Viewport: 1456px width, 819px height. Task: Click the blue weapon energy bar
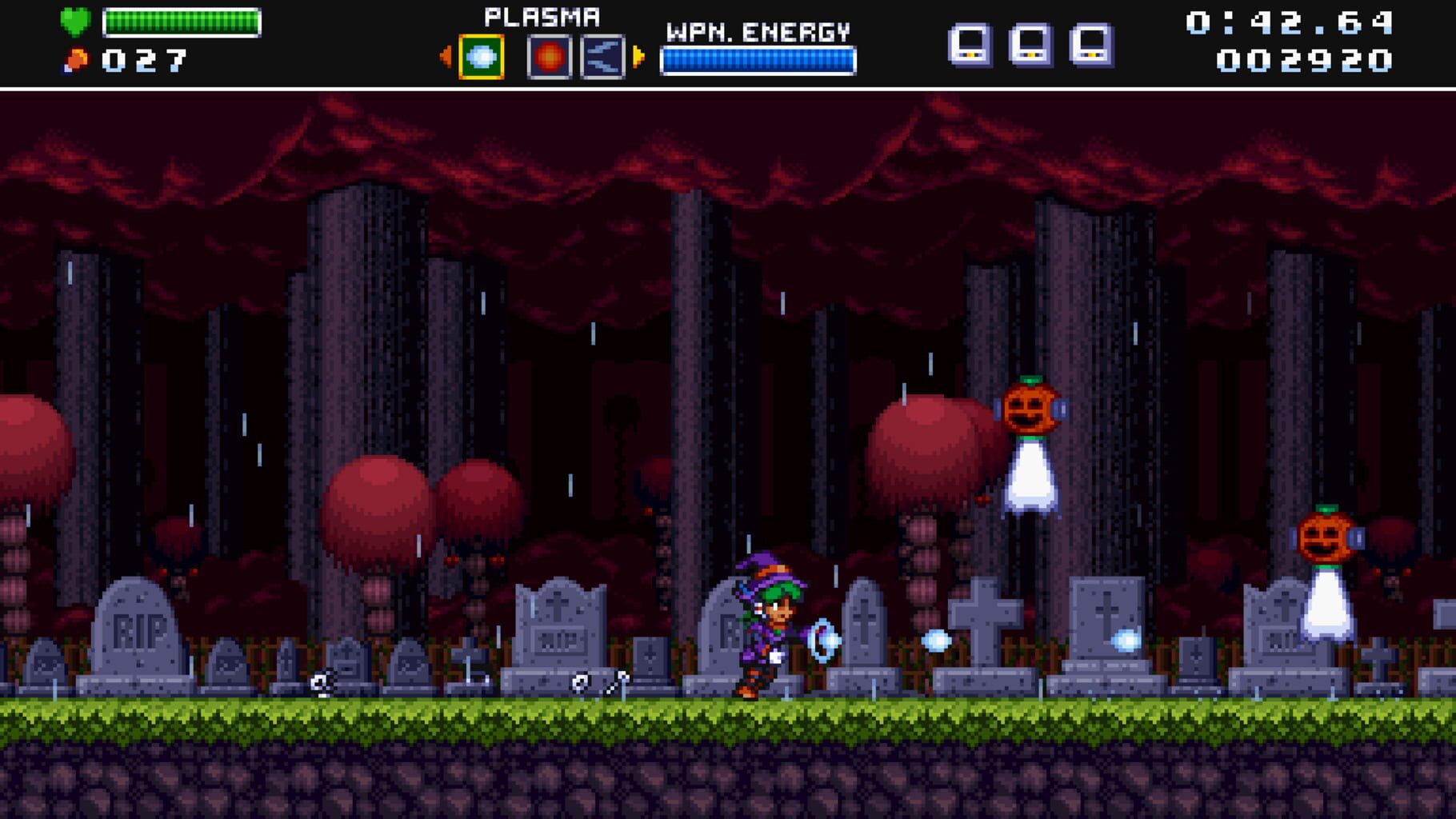point(757,58)
